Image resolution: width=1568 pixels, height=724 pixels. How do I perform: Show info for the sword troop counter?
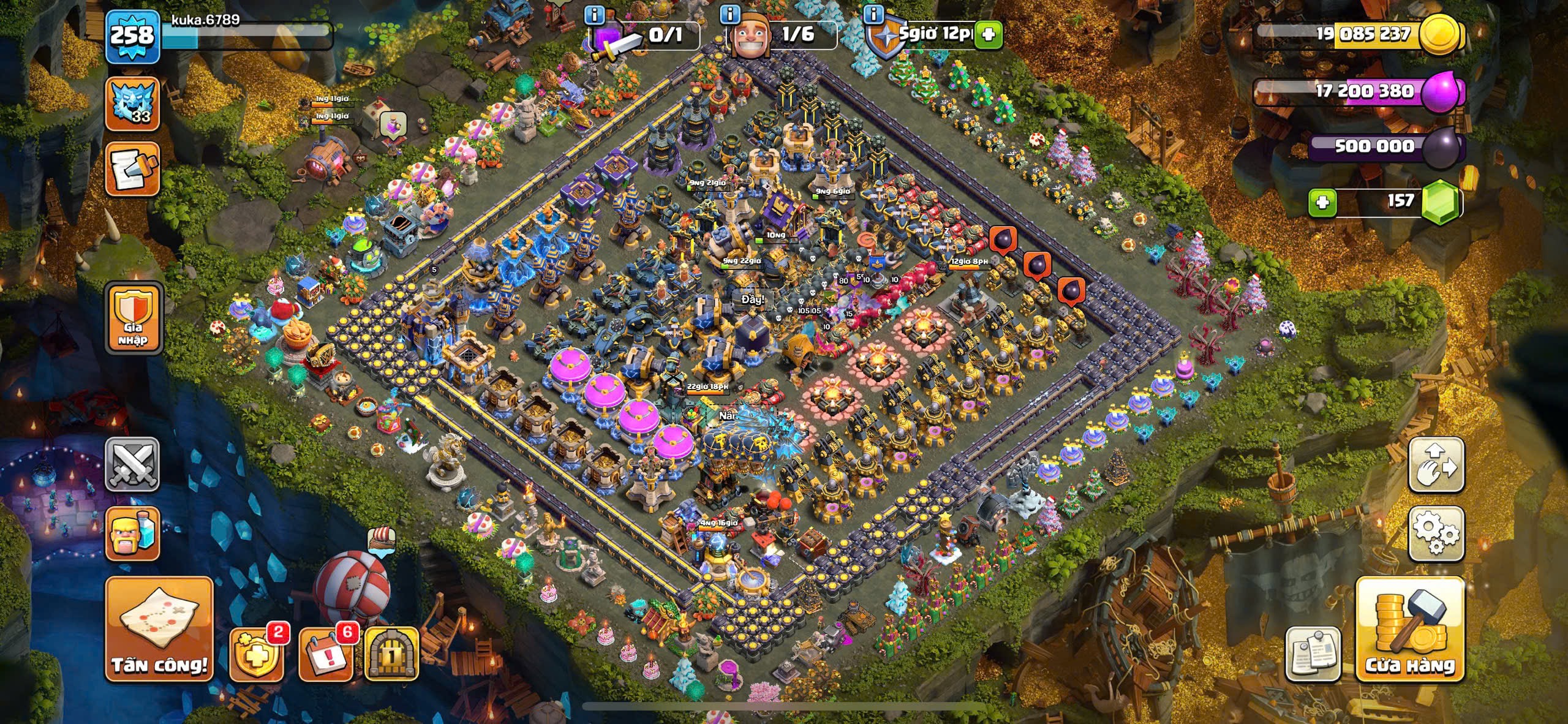pos(594,13)
